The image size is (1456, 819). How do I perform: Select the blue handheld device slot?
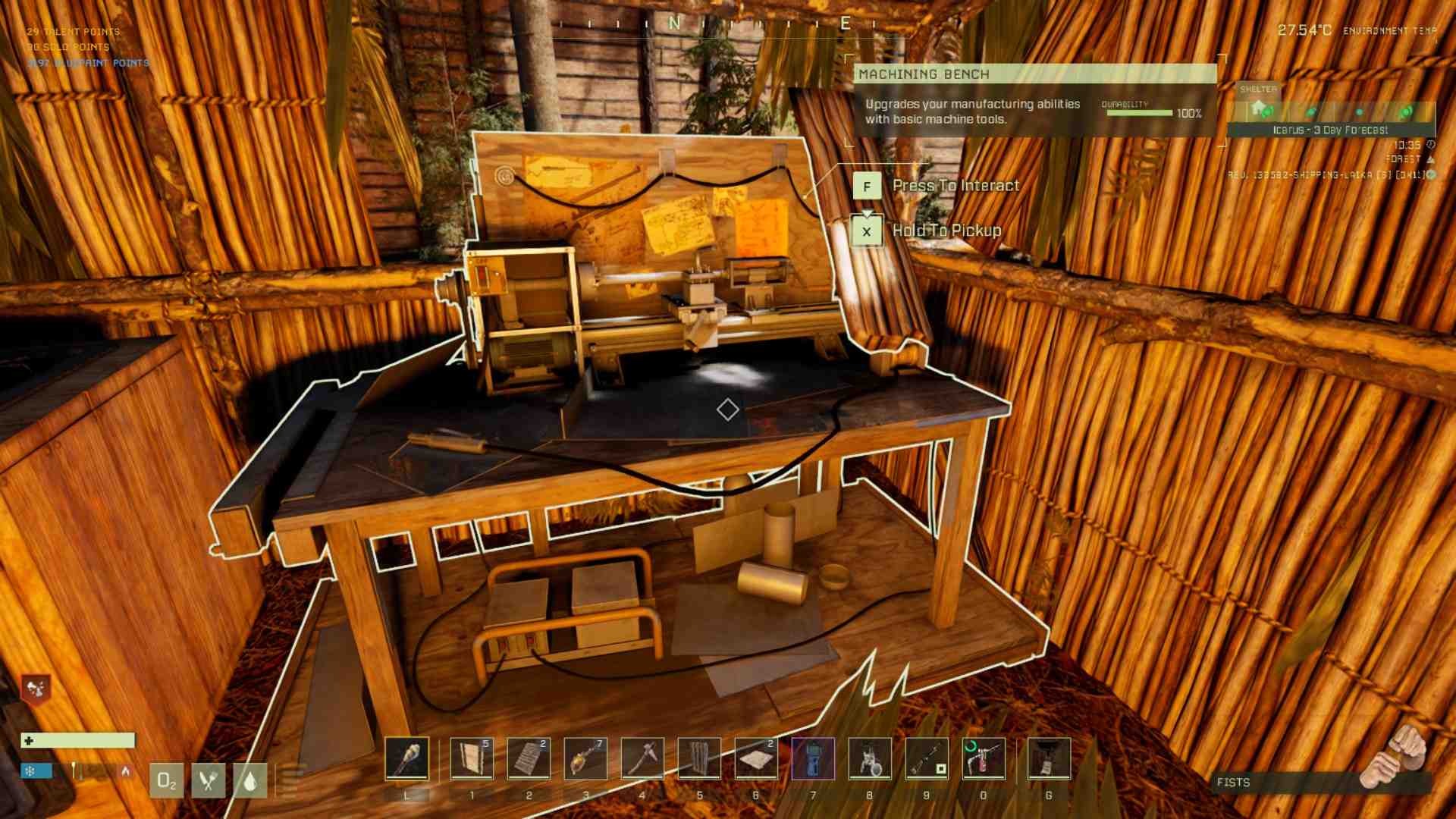pos(813,758)
